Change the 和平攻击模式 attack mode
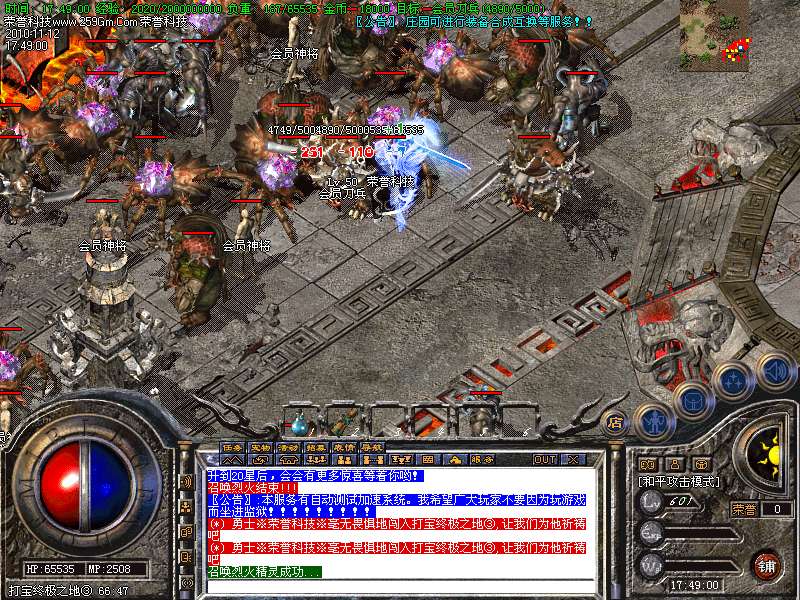 click(680, 482)
